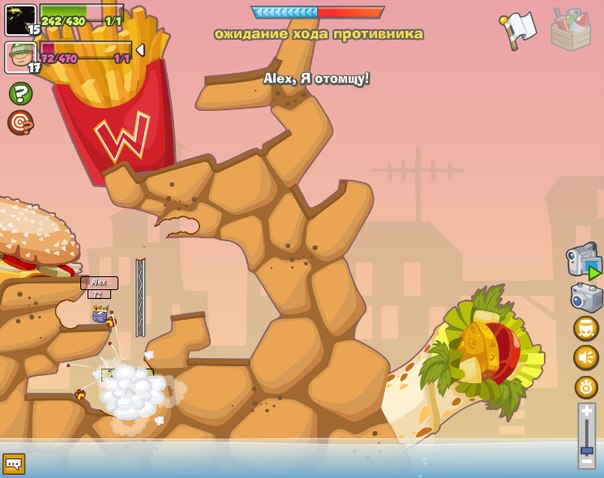The width and height of the screenshot is (604, 478).
Task: Zoom in with the slider's plus
Action: [587, 410]
